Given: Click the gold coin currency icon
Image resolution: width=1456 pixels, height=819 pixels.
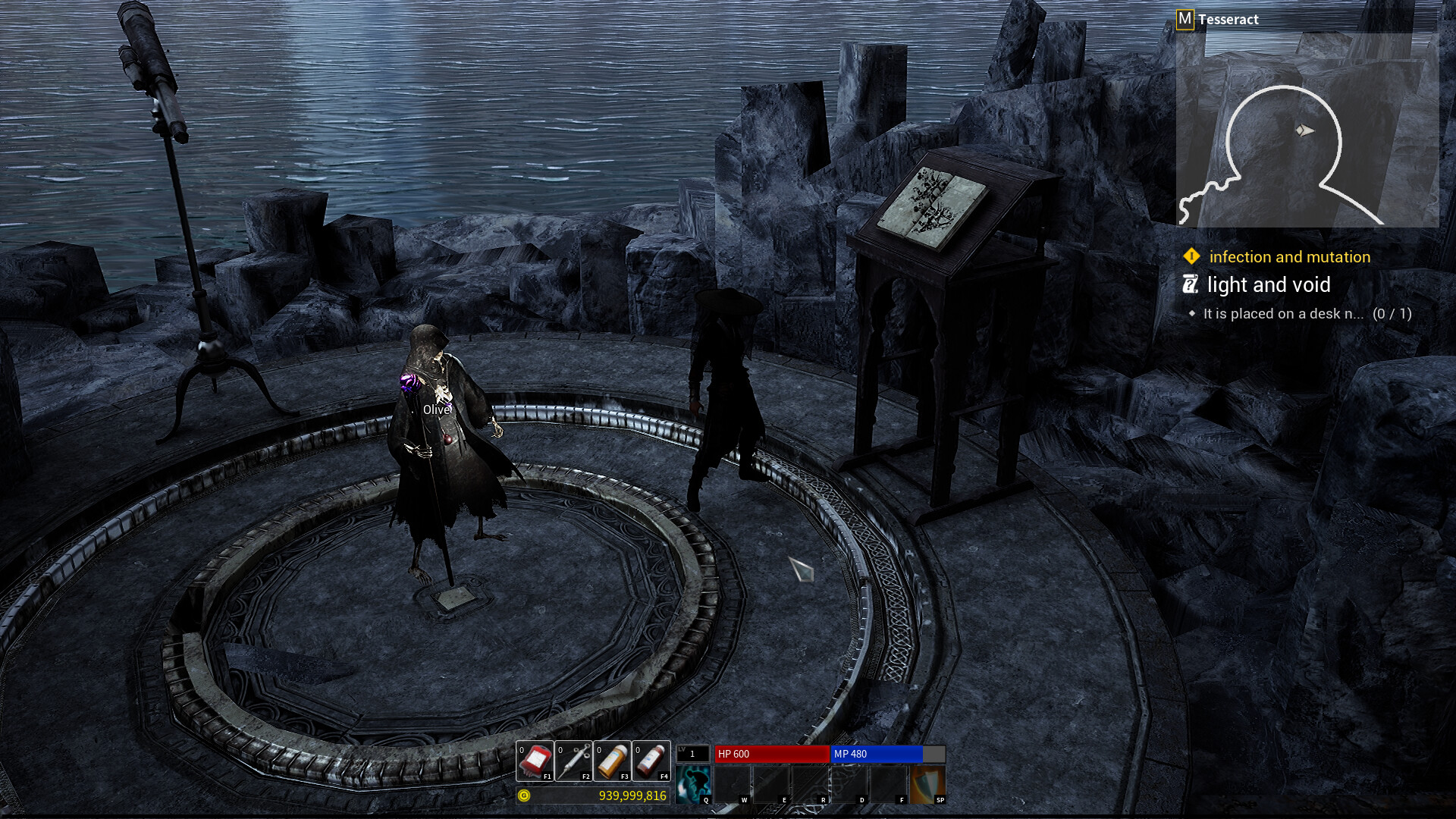Looking at the screenshot, I should point(524,797).
